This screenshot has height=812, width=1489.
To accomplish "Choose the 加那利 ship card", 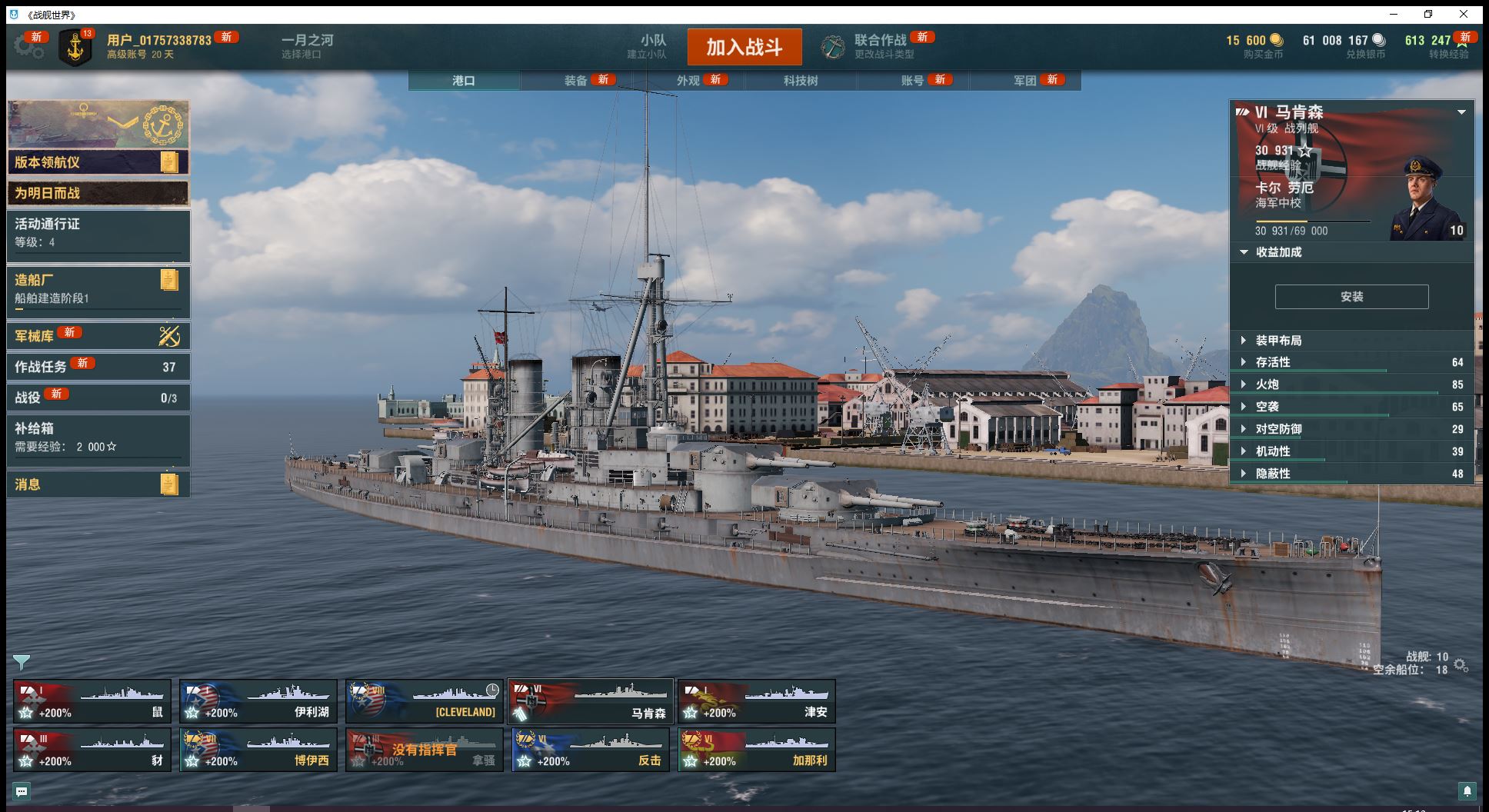I will coord(757,750).
